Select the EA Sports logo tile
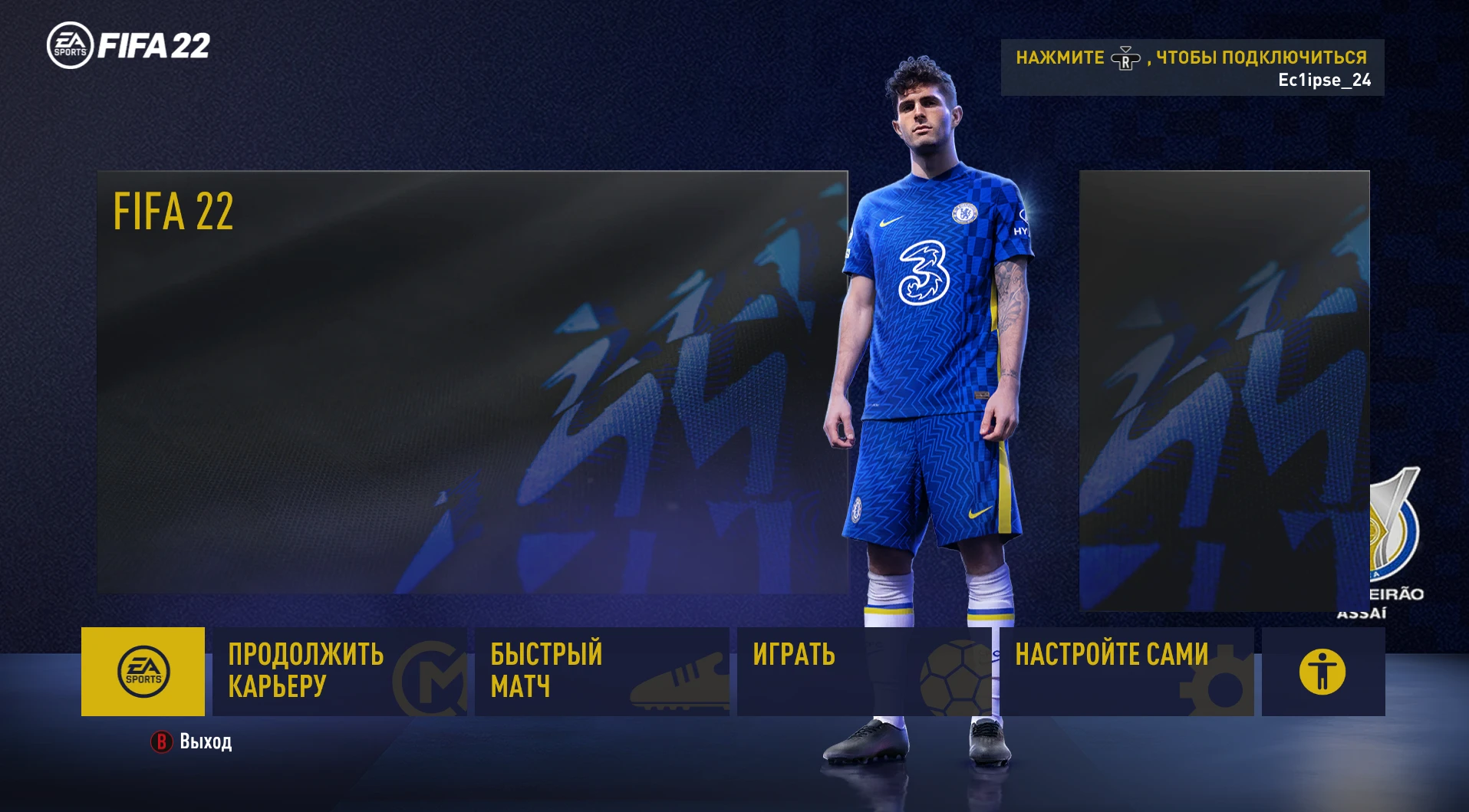 (143, 672)
